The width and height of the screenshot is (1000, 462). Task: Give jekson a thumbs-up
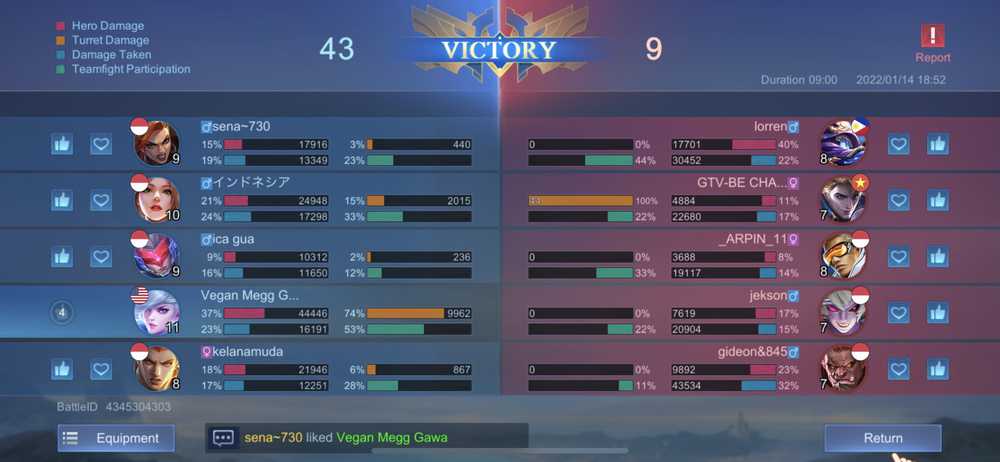click(937, 313)
